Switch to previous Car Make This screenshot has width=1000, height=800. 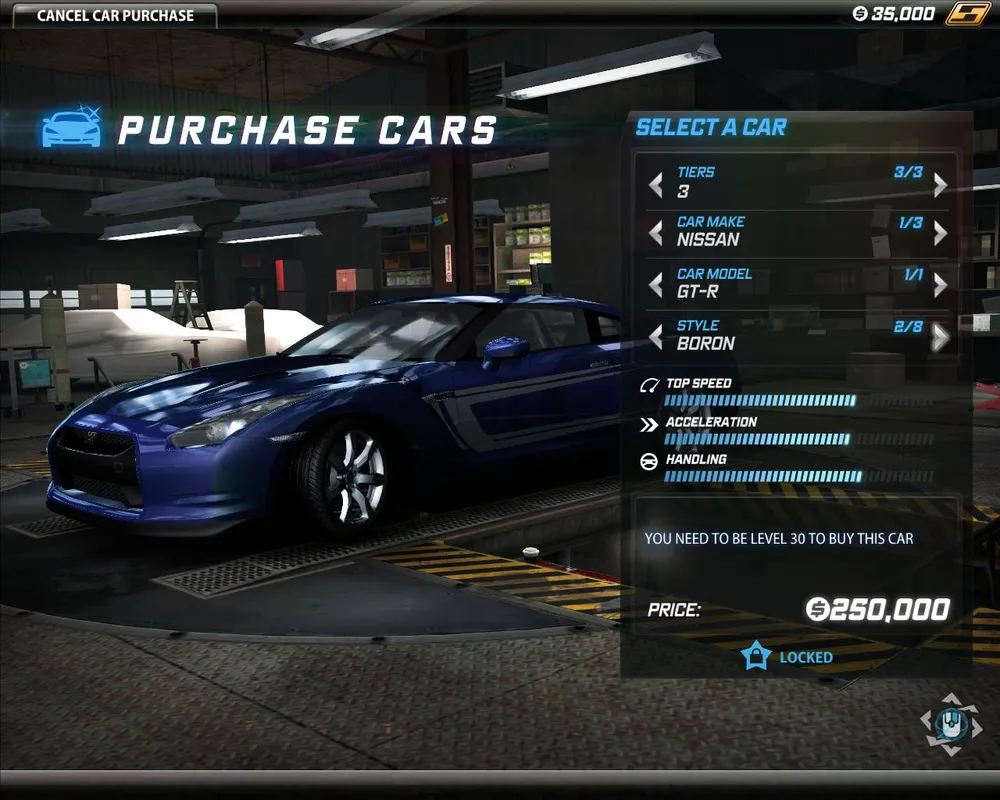coord(655,234)
